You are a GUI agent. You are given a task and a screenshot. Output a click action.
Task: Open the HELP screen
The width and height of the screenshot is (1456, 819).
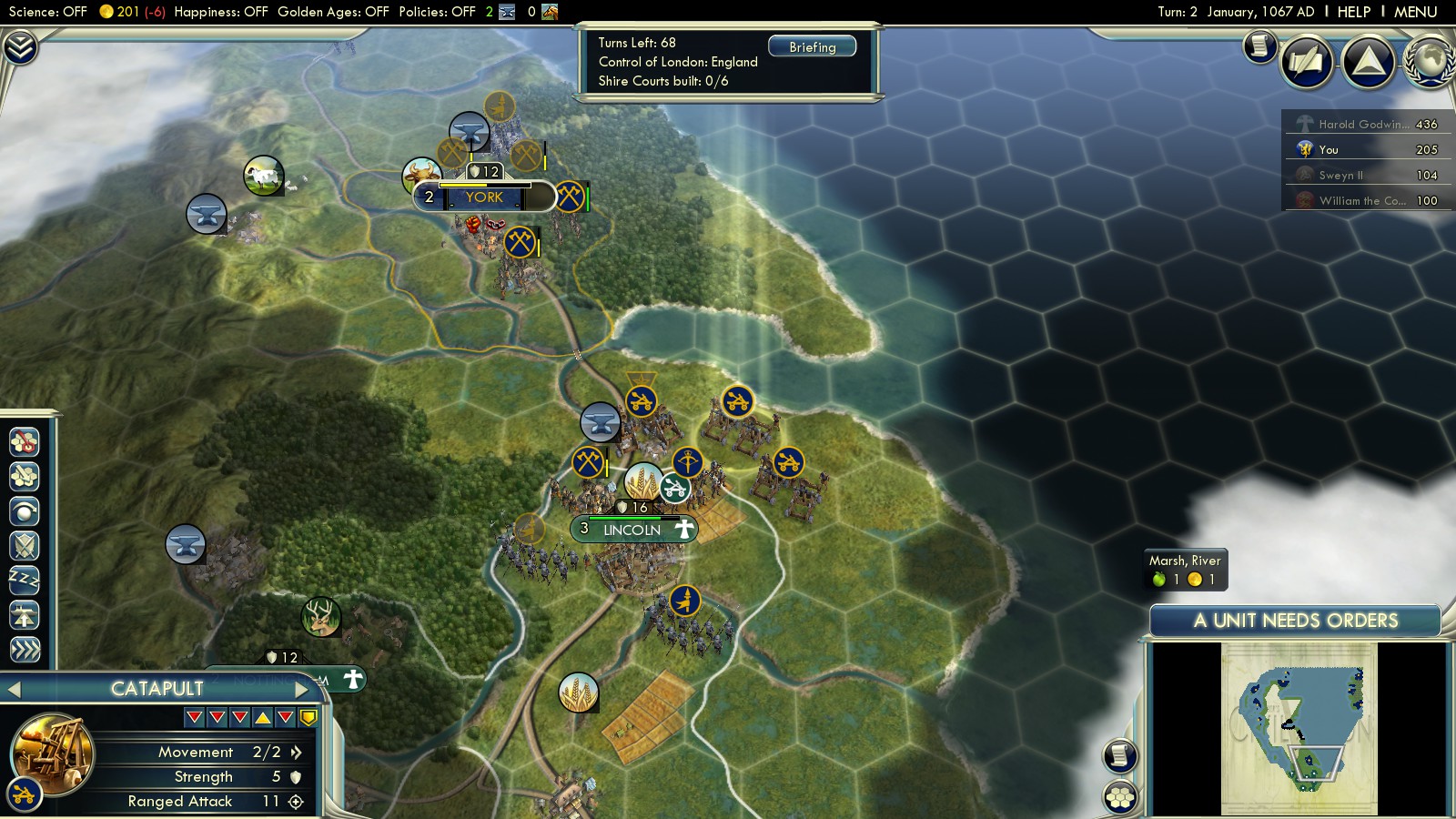[1353, 12]
